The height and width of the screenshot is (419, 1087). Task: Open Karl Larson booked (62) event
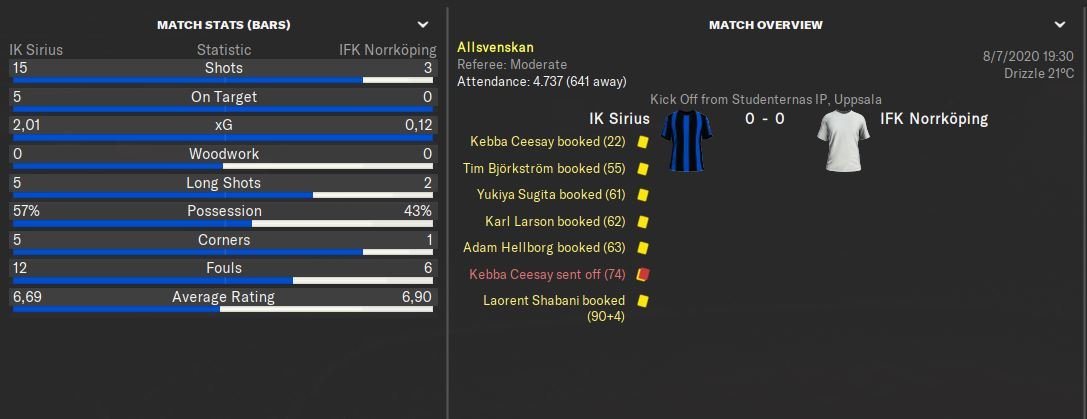point(554,221)
